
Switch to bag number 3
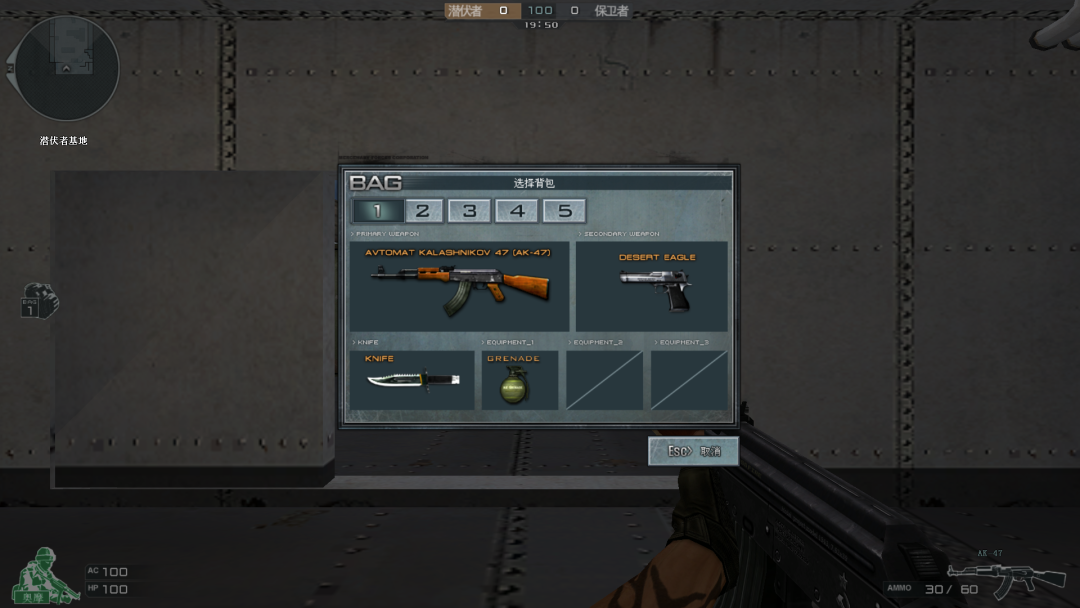pyautogui.click(x=469, y=211)
